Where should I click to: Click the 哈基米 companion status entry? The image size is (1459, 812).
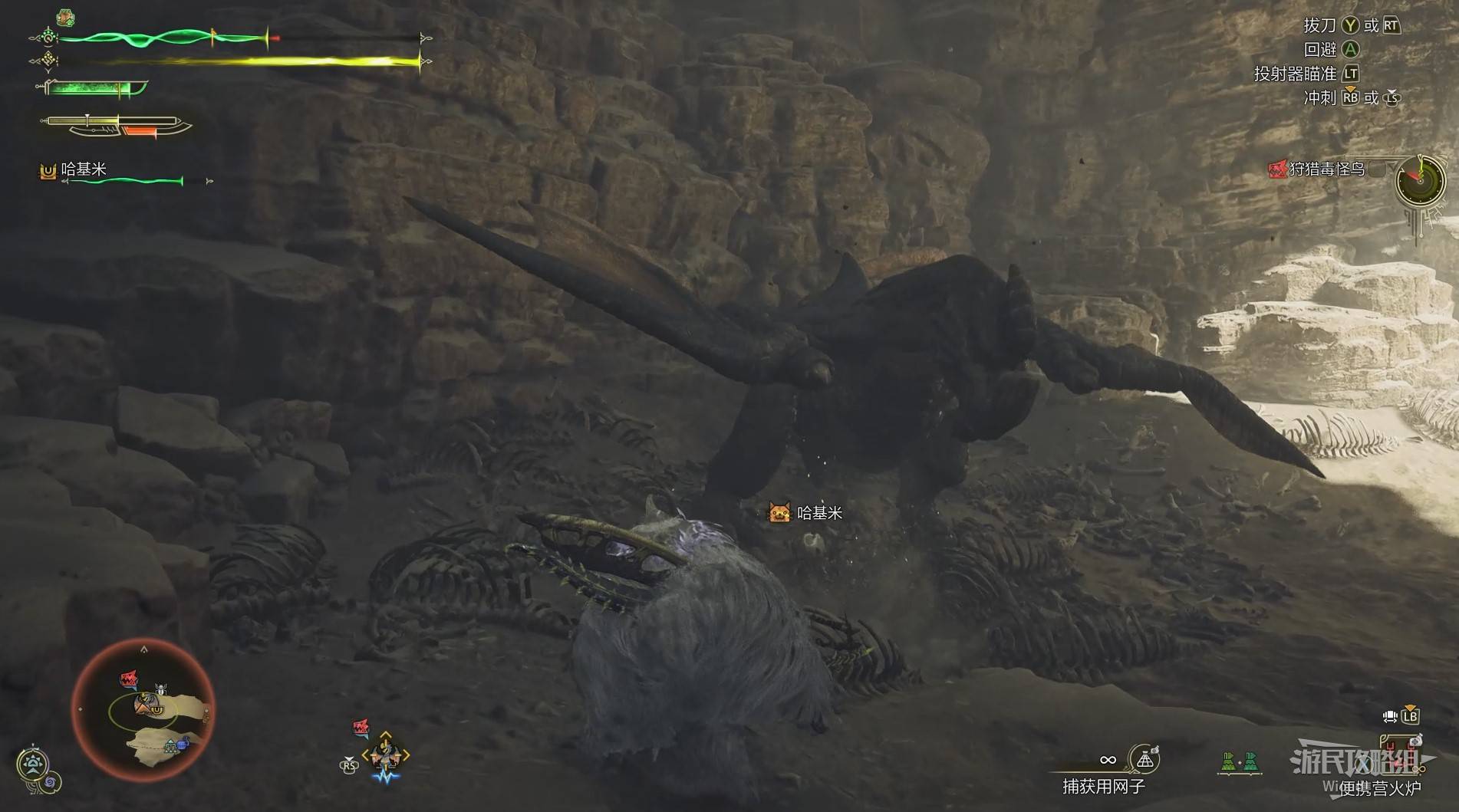(x=83, y=169)
